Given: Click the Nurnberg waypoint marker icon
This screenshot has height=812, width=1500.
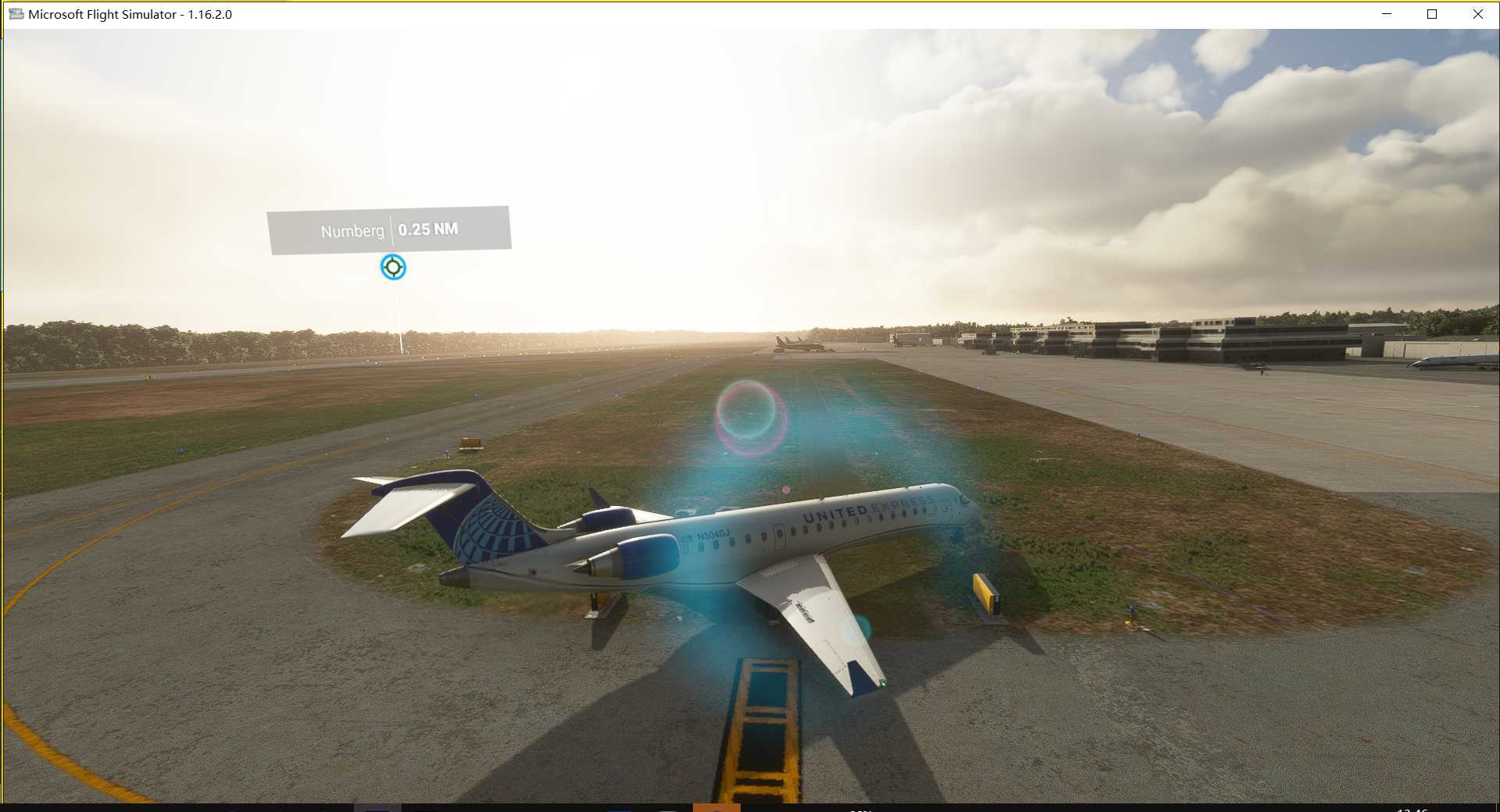Looking at the screenshot, I should point(393,267).
